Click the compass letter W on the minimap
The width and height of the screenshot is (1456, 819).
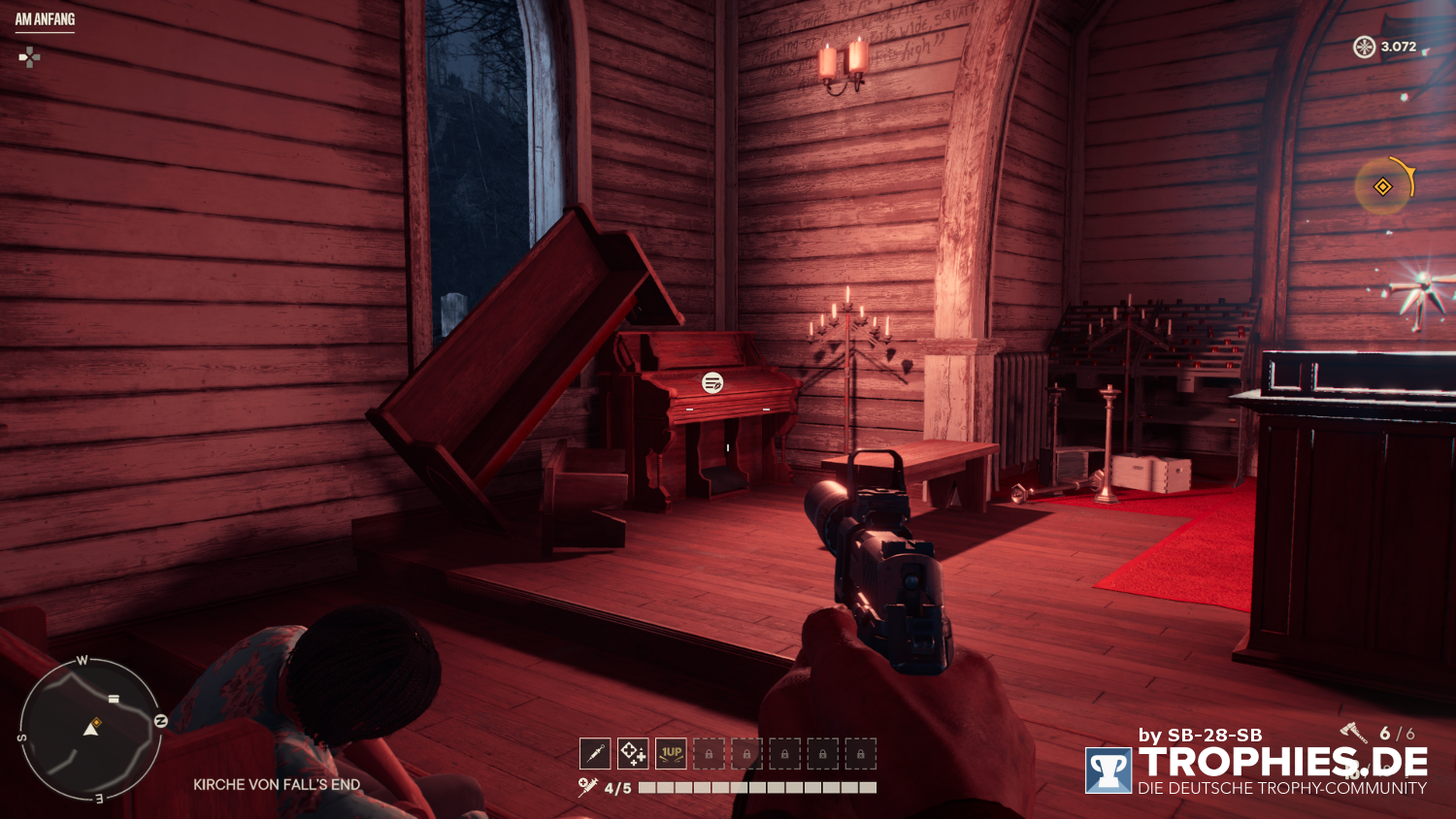[83, 661]
